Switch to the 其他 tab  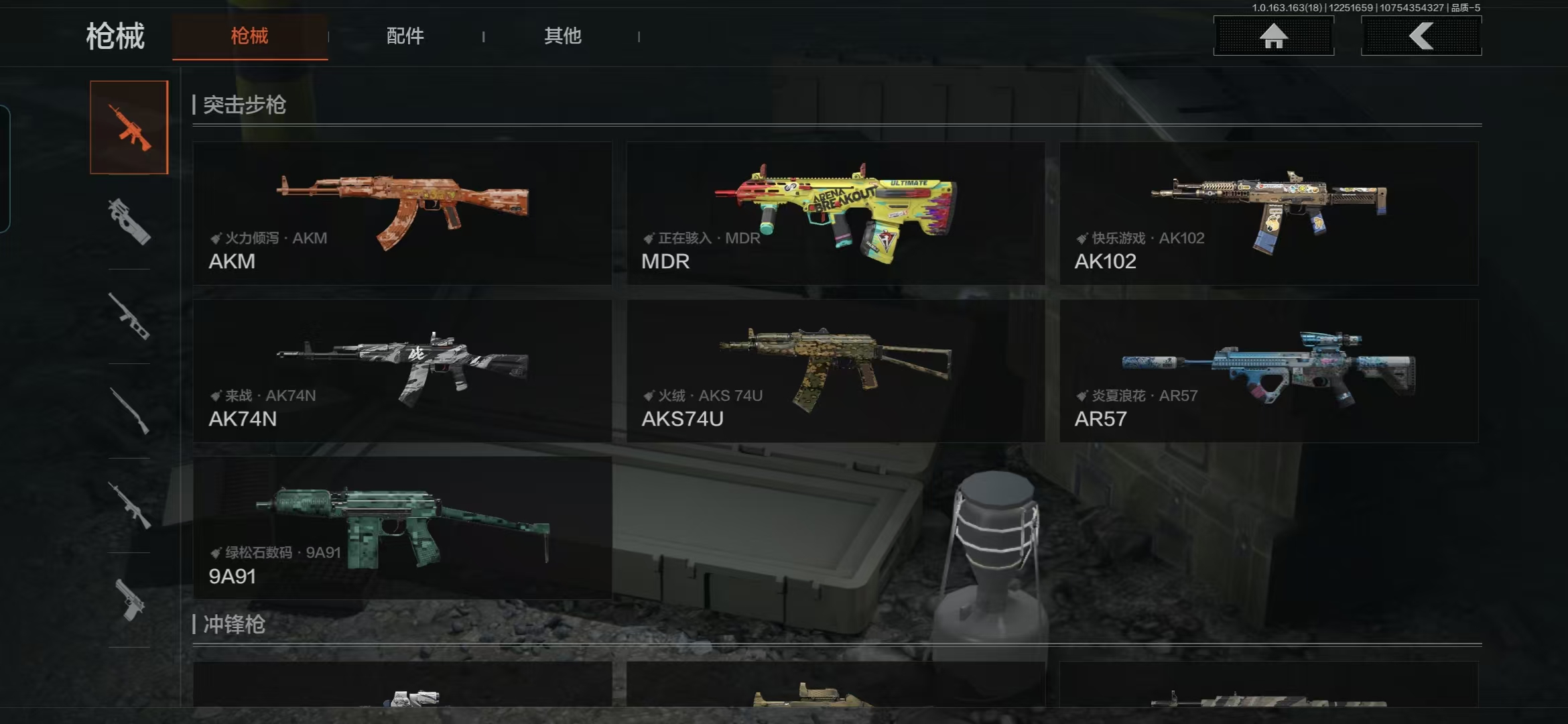pyautogui.click(x=562, y=36)
